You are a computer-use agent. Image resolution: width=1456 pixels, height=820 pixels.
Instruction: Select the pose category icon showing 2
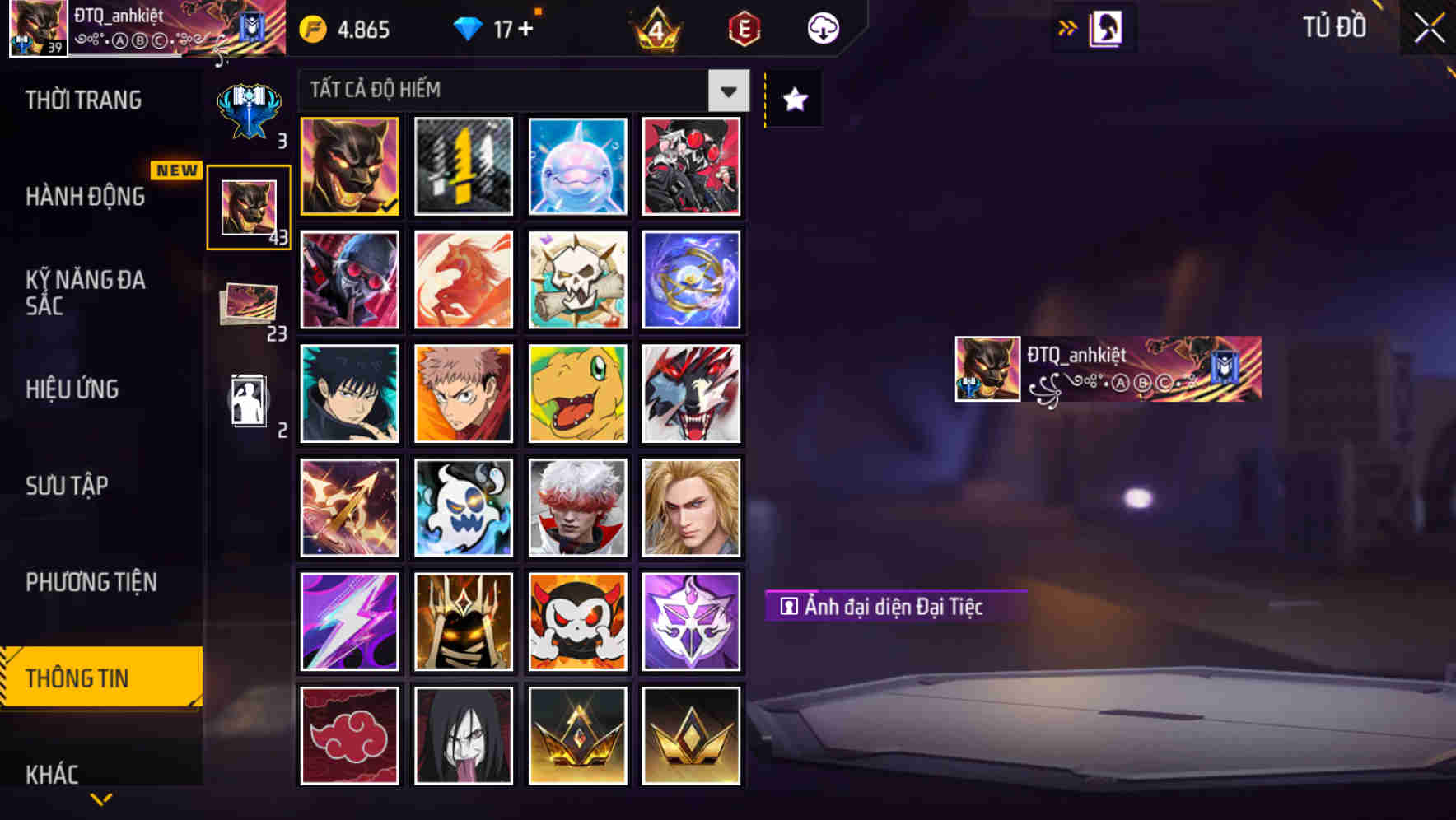tap(248, 399)
